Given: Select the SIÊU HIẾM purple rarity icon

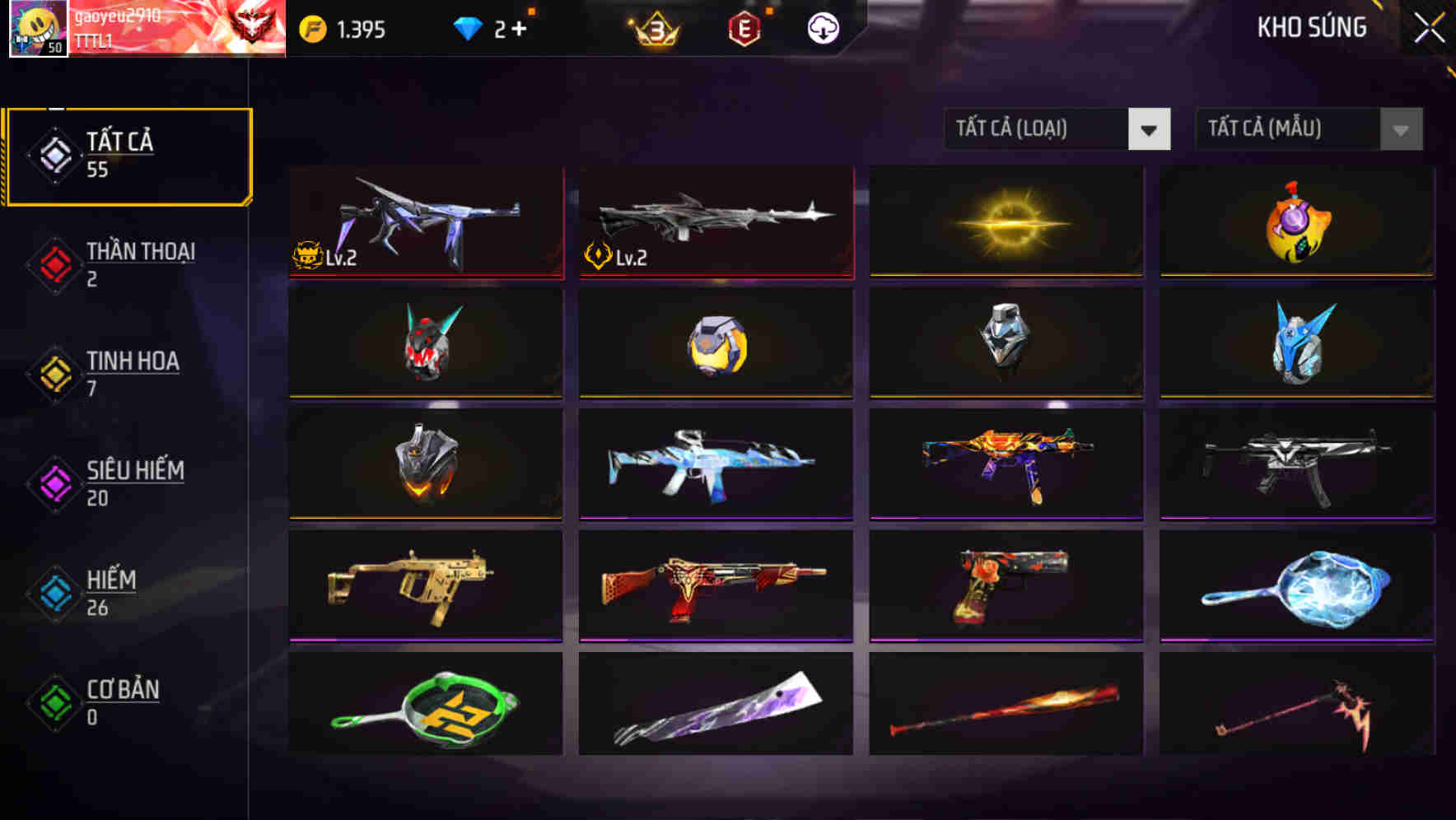Looking at the screenshot, I should [54, 482].
